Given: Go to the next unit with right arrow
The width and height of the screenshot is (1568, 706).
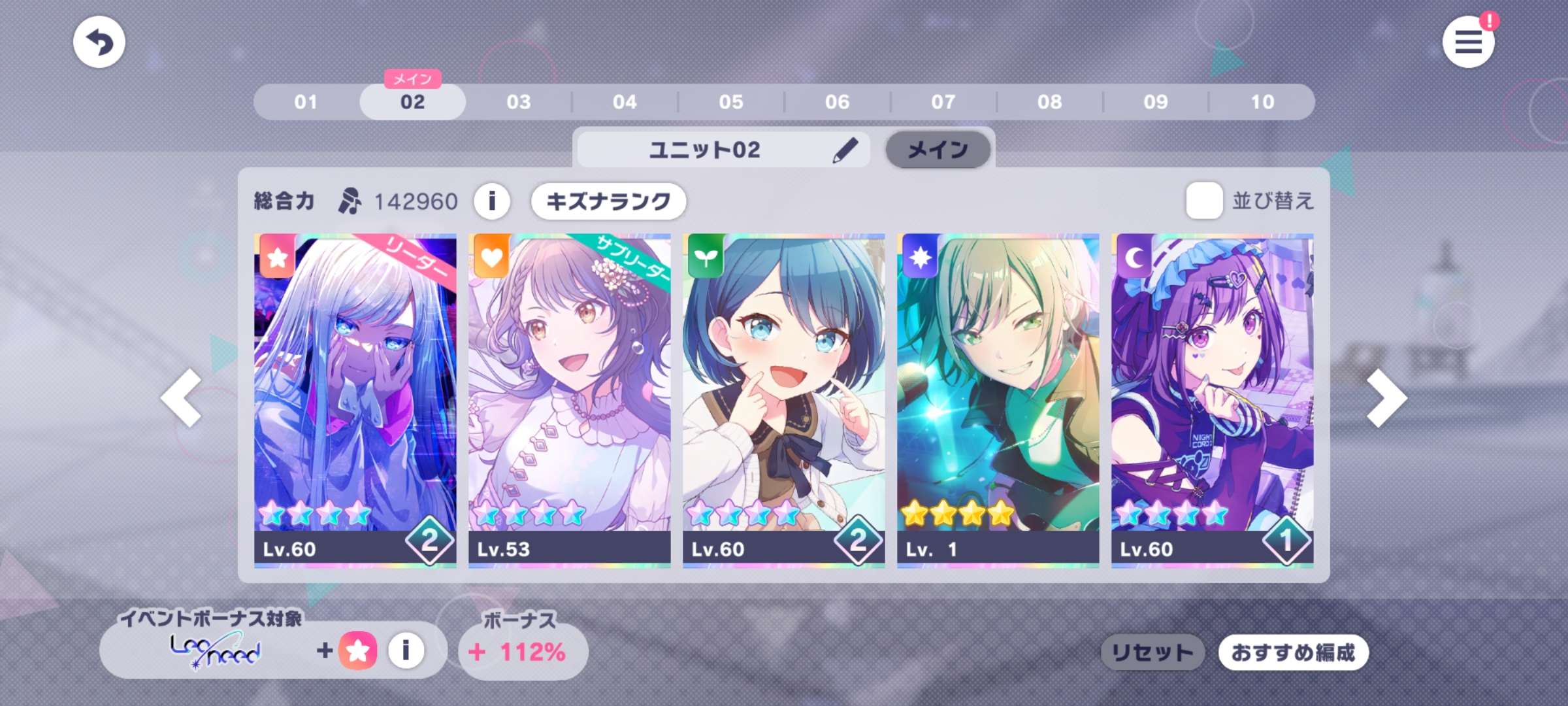Looking at the screenshot, I should 1386,397.
